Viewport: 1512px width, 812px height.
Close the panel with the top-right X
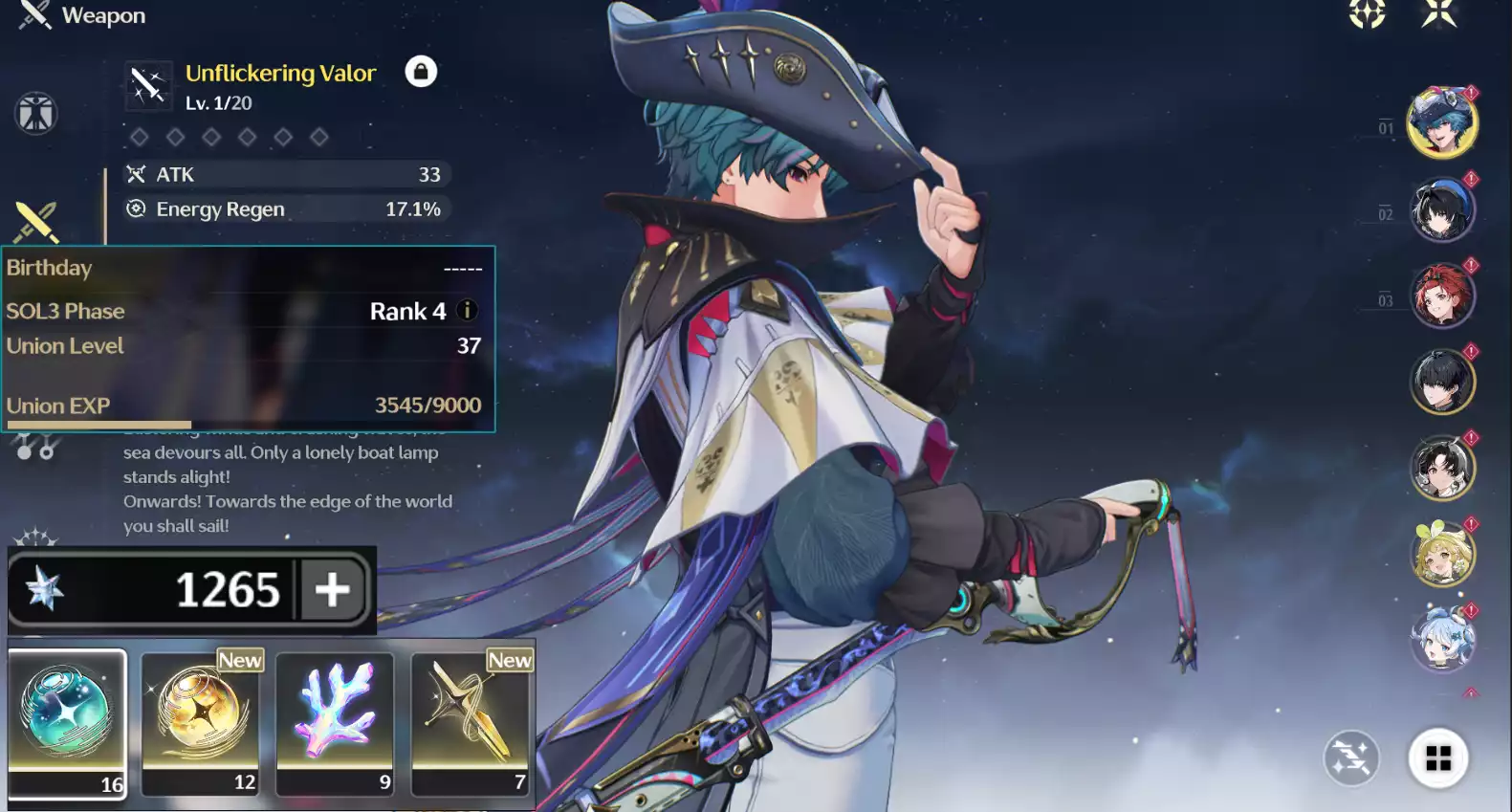(1438, 13)
